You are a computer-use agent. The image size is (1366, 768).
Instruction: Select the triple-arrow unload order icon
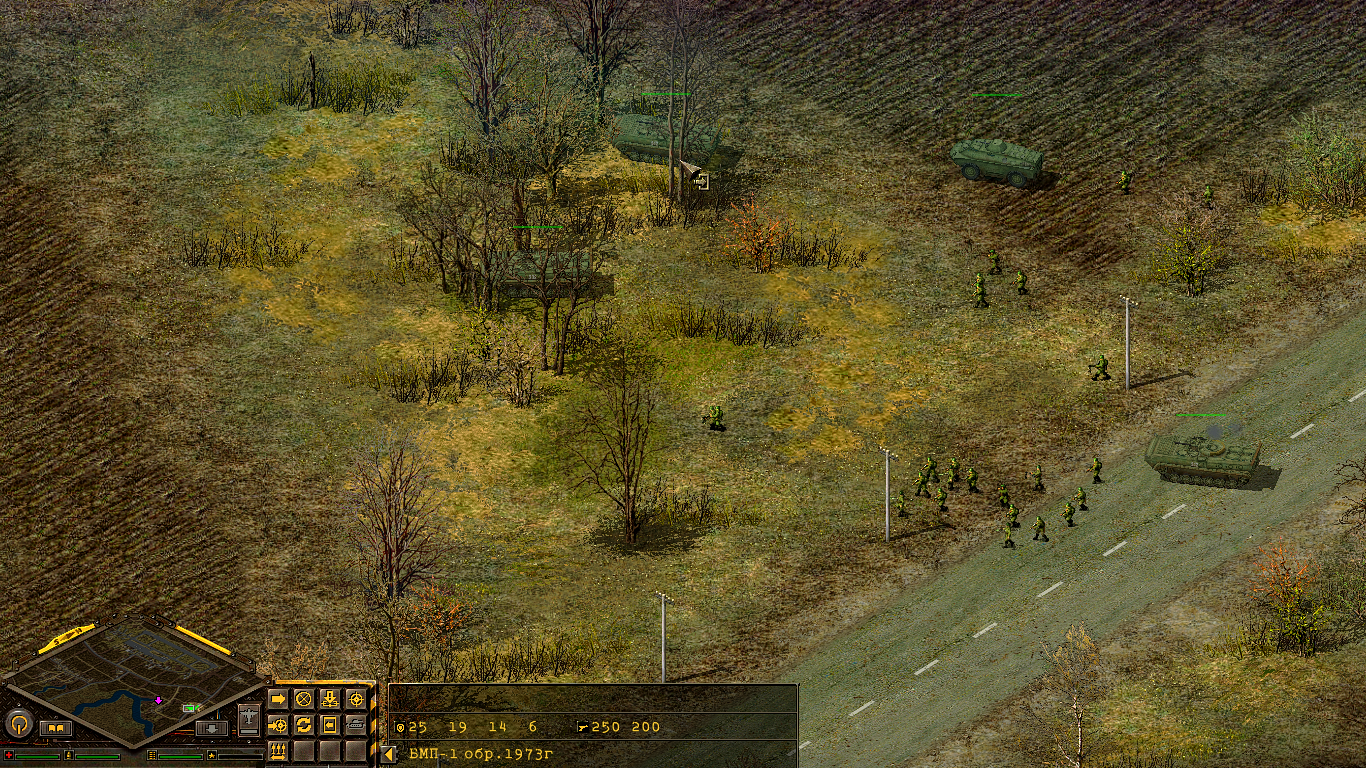(278, 752)
